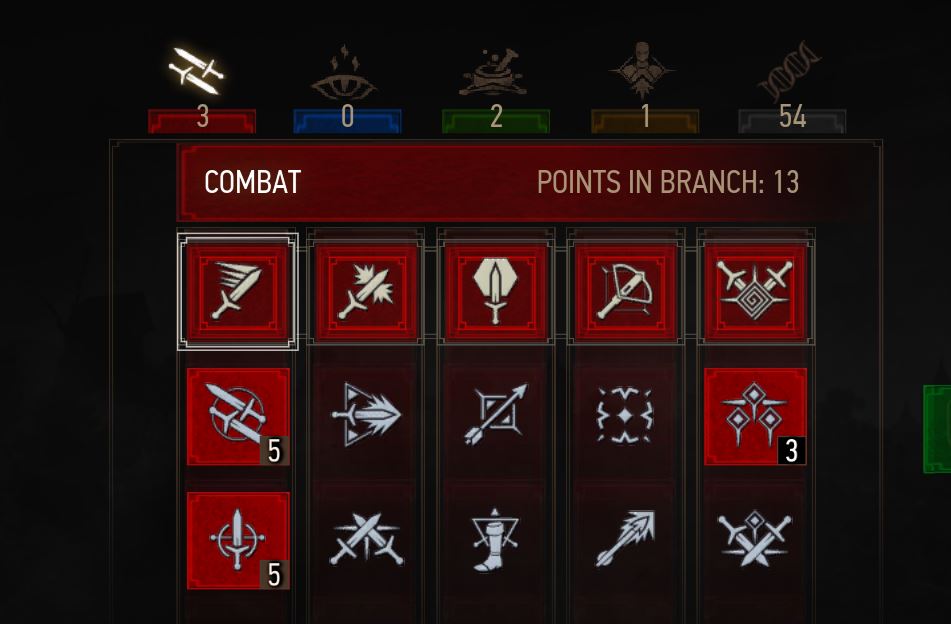The width and height of the screenshot is (951, 624).
Task: Choose the sword with arrowhead burst skill
Action: tap(367, 416)
